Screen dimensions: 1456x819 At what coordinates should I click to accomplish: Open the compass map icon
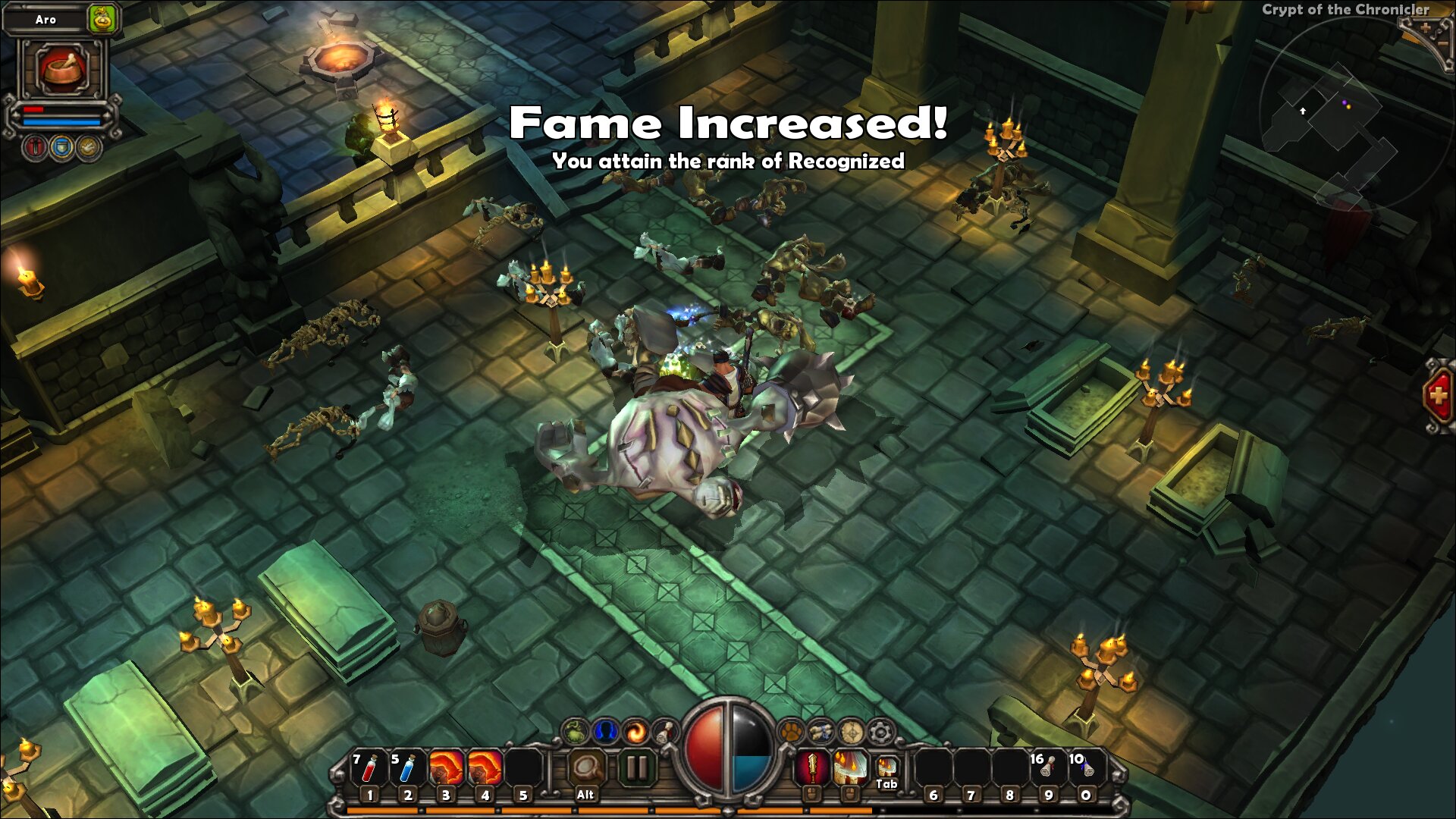(x=851, y=732)
